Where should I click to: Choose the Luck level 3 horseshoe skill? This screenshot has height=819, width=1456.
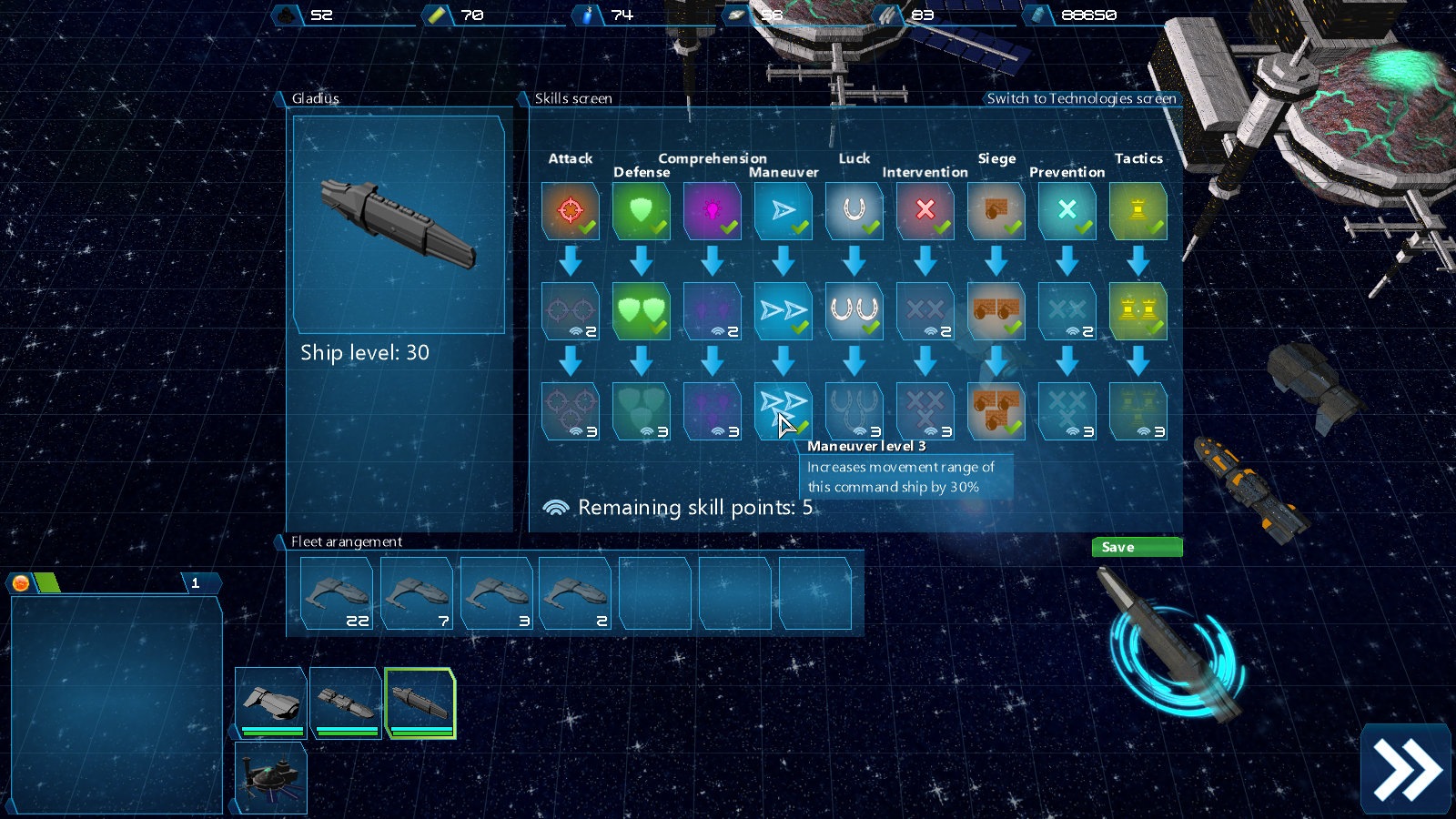854,411
